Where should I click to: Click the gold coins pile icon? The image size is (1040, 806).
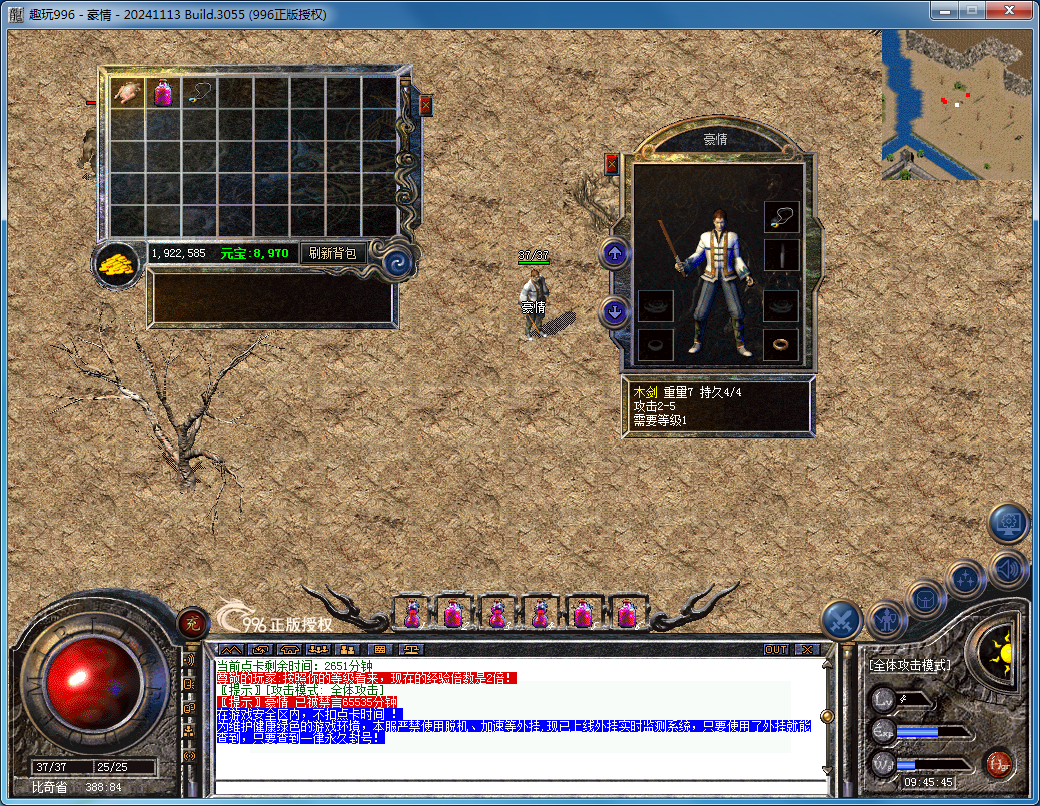tap(118, 265)
